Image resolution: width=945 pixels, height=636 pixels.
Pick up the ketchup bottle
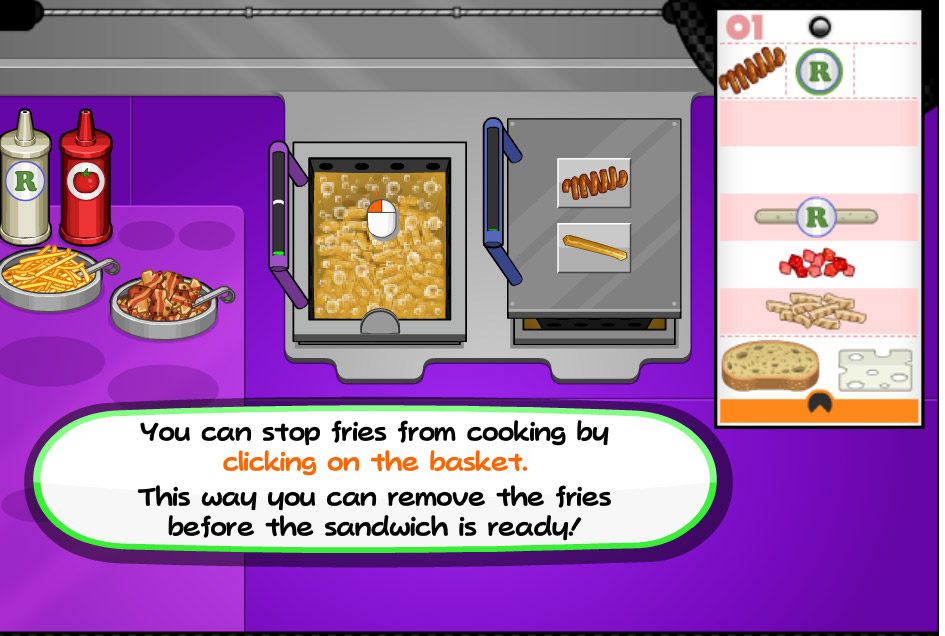click(x=84, y=180)
